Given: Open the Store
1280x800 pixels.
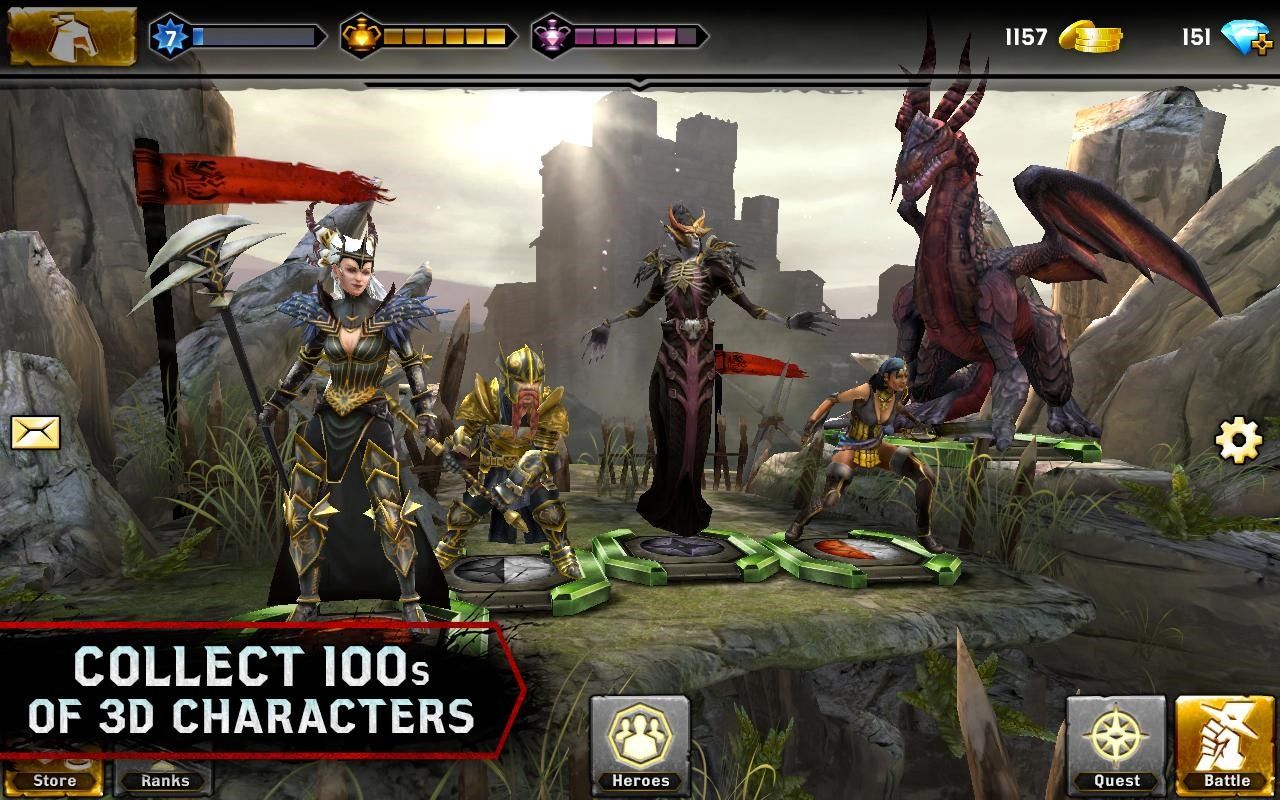Looking at the screenshot, I should [x=55, y=781].
